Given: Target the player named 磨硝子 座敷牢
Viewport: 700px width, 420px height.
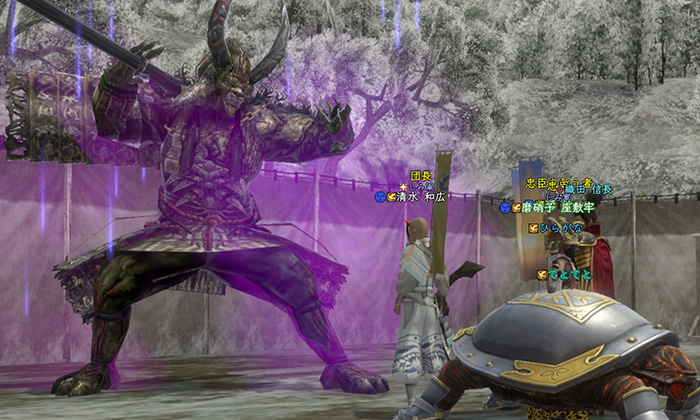Looking at the screenshot, I should [x=558, y=207].
